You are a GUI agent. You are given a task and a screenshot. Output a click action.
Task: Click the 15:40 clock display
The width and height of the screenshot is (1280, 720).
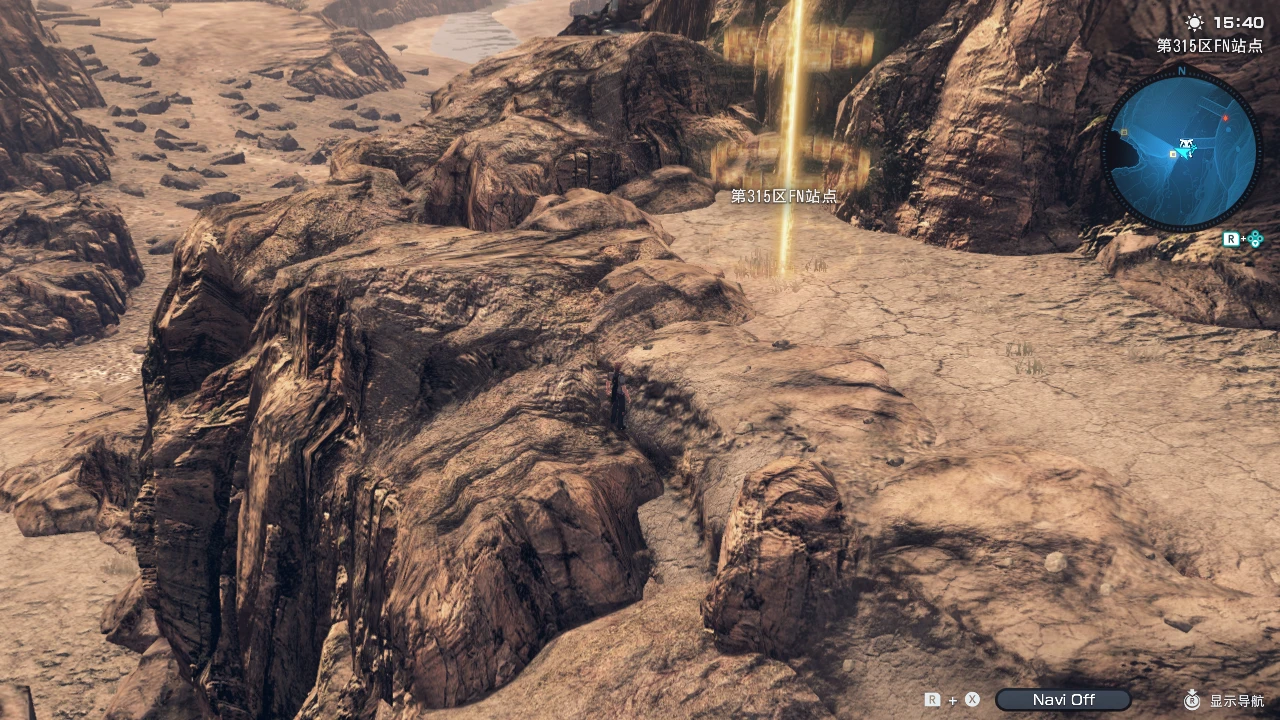click(x=1239, y=22)
